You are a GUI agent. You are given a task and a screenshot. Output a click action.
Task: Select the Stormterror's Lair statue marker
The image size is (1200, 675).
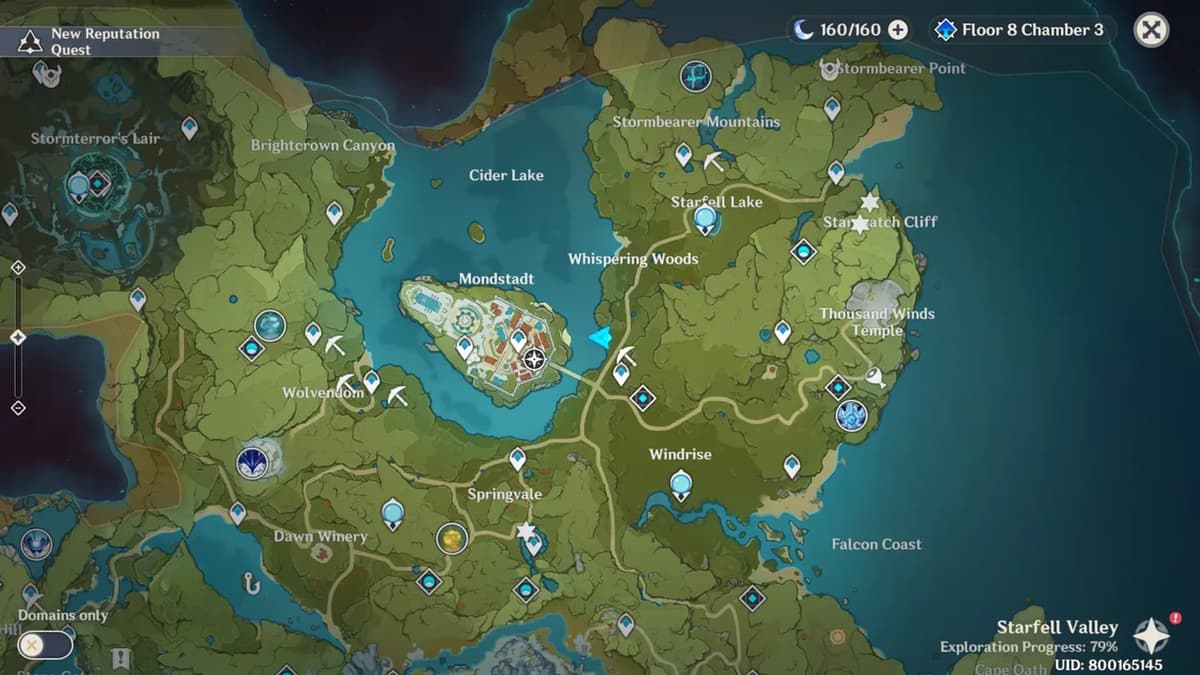pos(78,185)
